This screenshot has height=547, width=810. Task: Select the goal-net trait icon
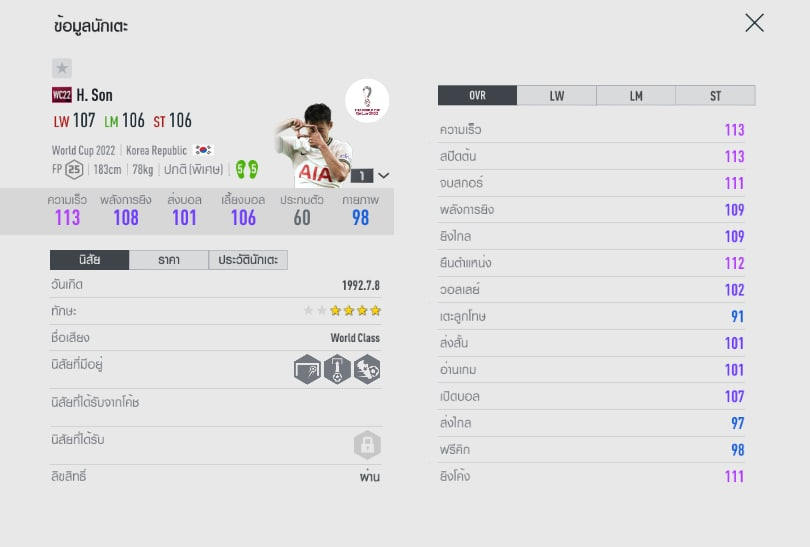coord(308,369)
